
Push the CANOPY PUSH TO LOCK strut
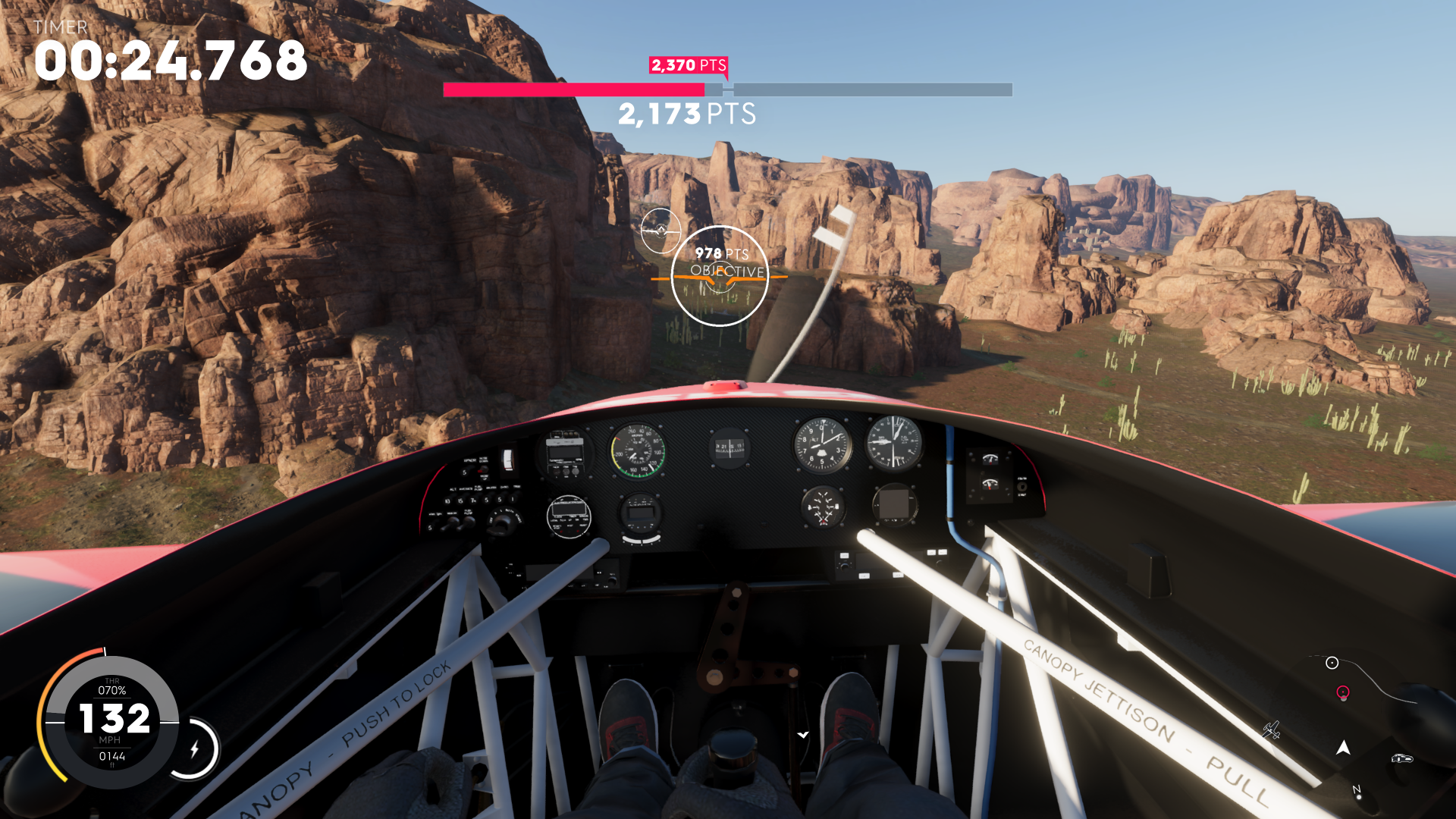tap(379, 717)
